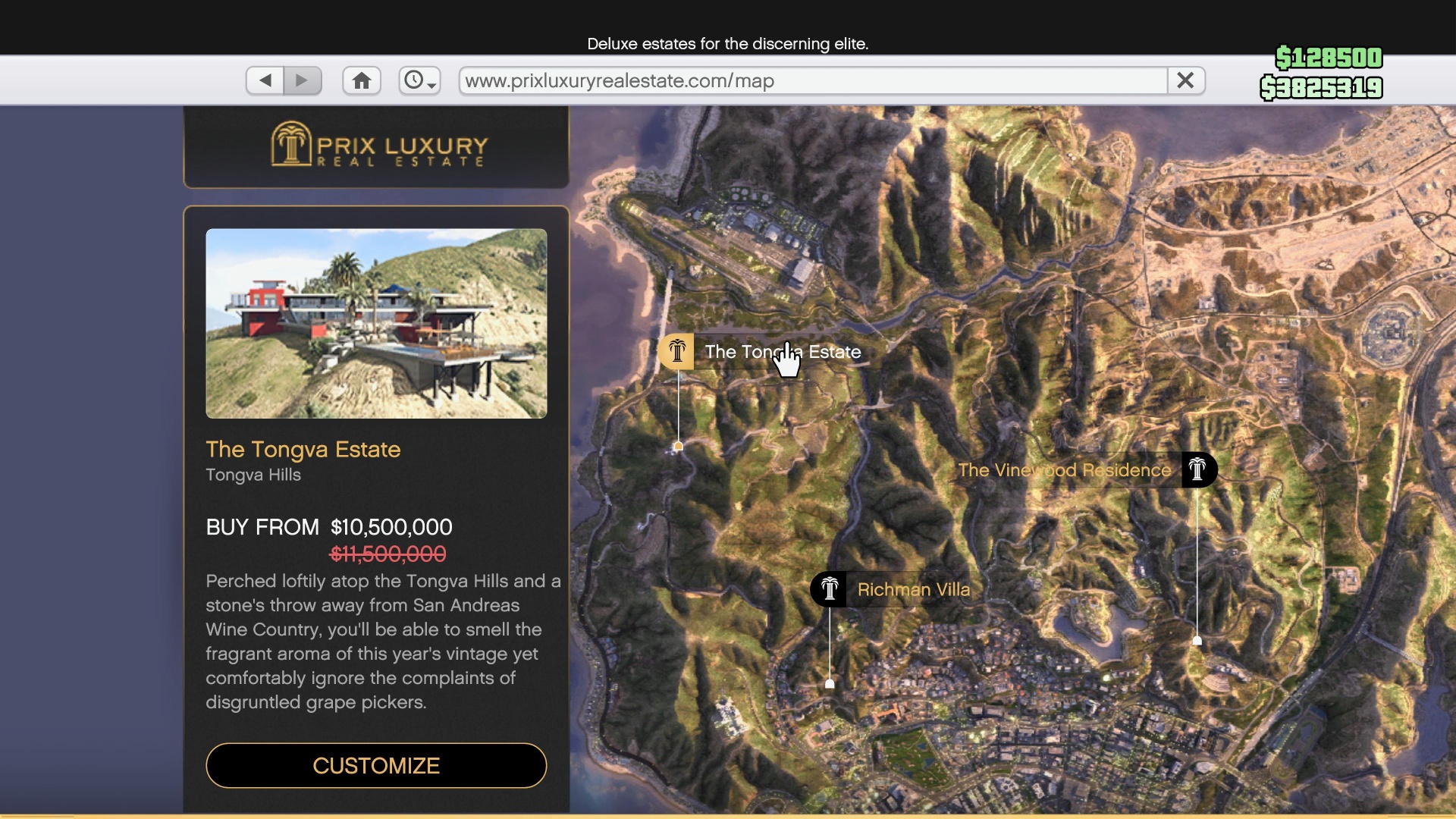Click the Prix Luxury Real Estate logo
The height and width of the screenshot is (819, 1456).
tap(377, 146)
